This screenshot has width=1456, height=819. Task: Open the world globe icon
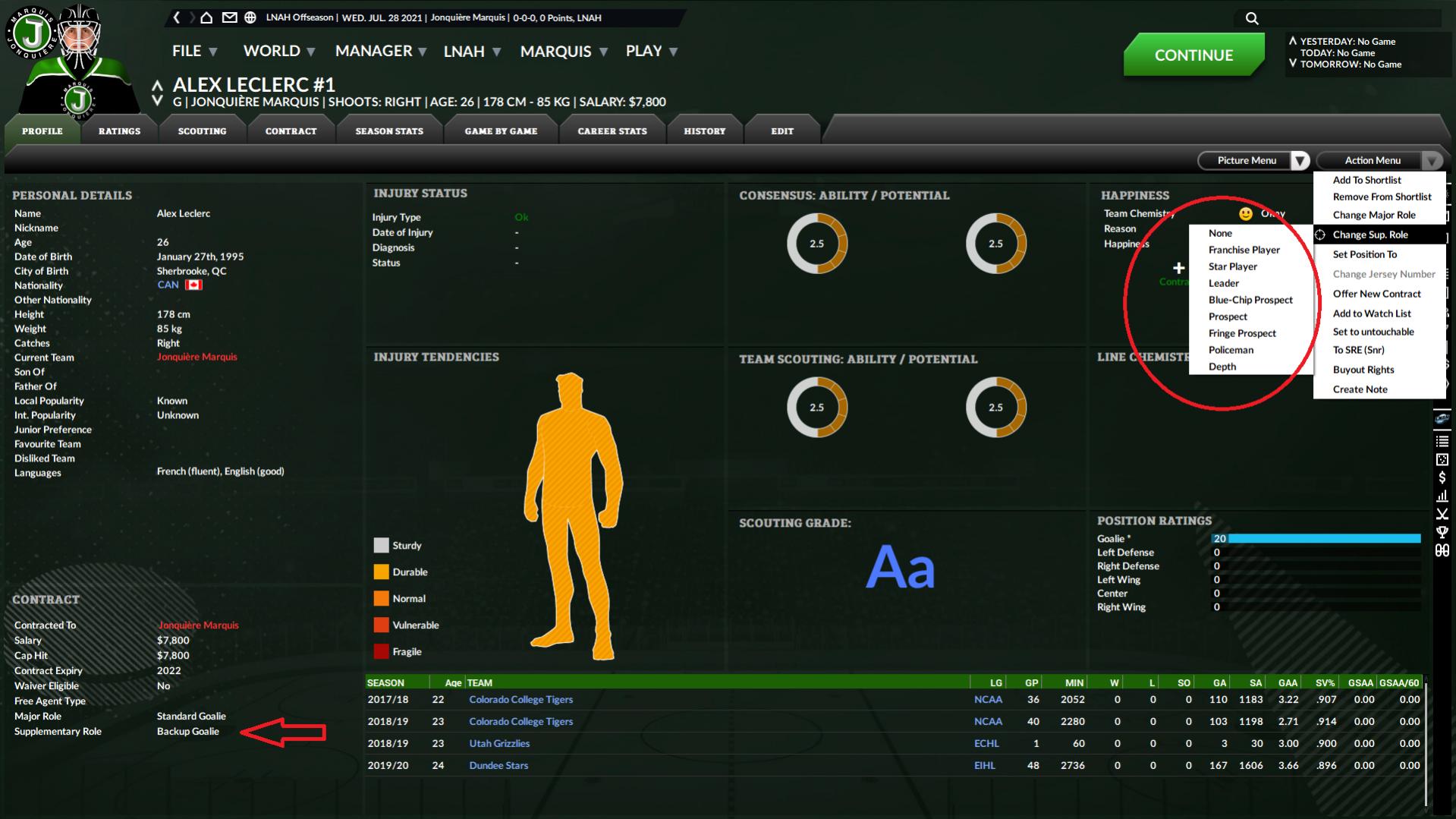pyautogui.click(x=249, y=16)
